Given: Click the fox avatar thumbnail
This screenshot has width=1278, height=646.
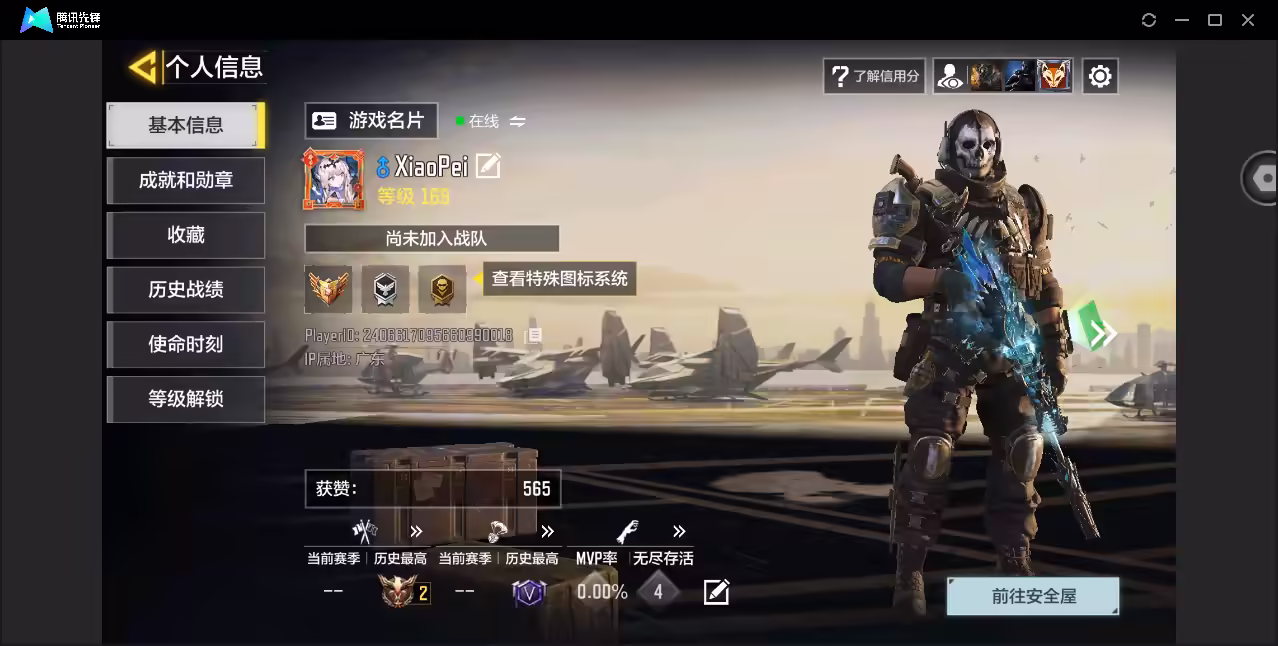Looking at the screenshot, I should point(1053,76).
